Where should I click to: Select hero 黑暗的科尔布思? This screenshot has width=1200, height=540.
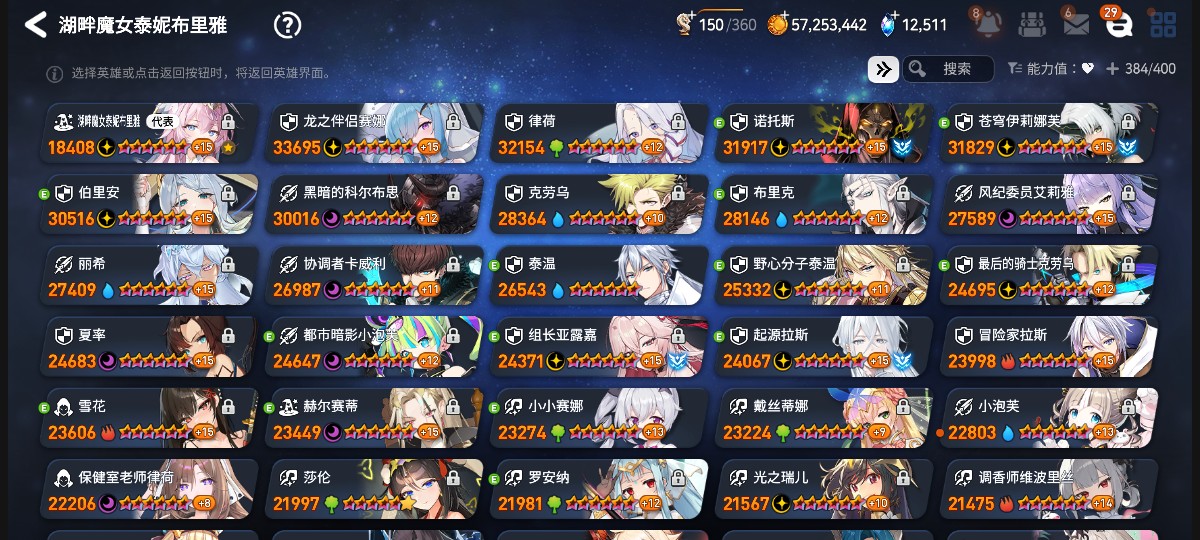[375, 204]
